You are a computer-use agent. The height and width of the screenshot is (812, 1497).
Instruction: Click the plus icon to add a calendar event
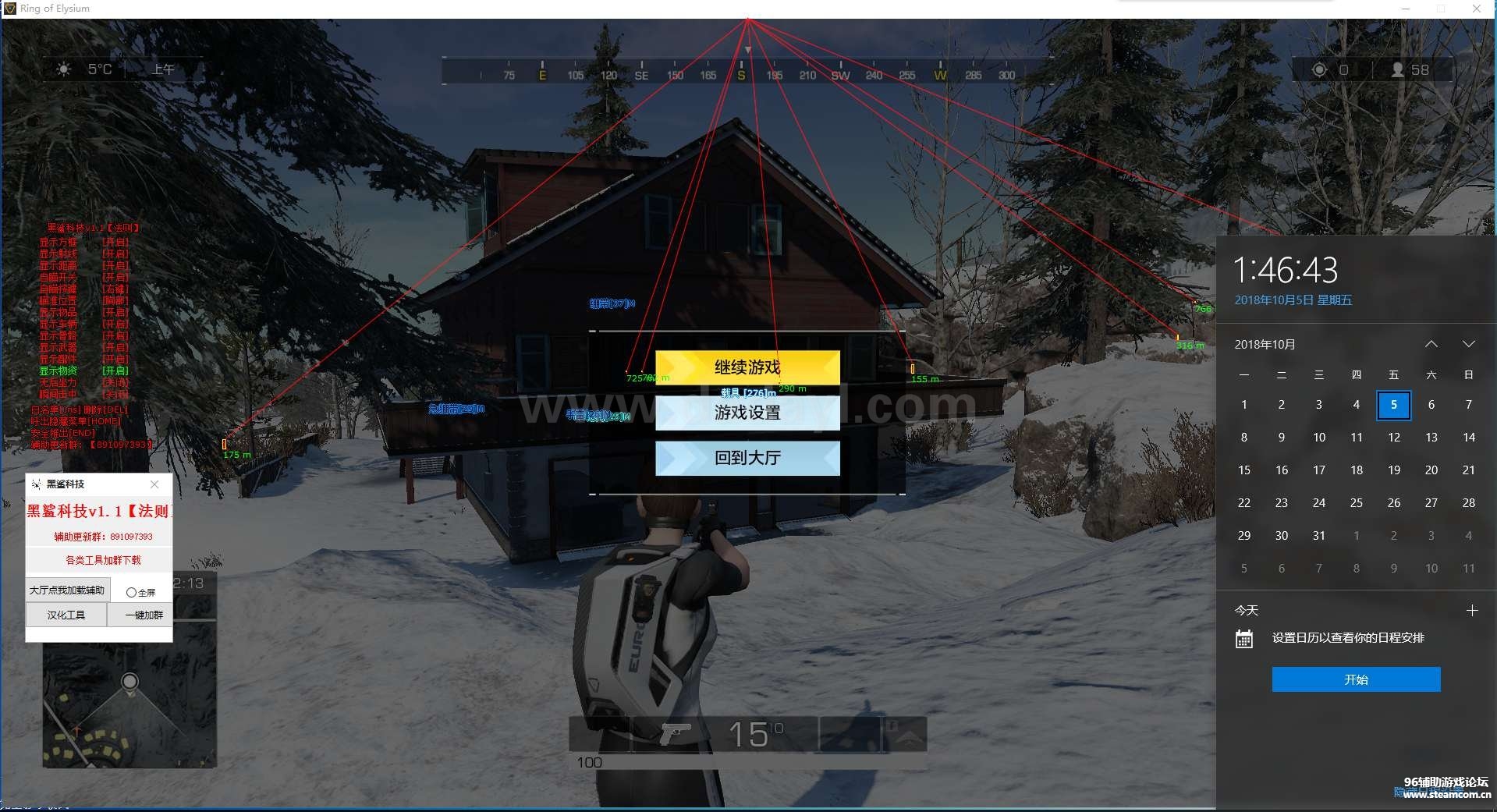(x=1474, y=611)
